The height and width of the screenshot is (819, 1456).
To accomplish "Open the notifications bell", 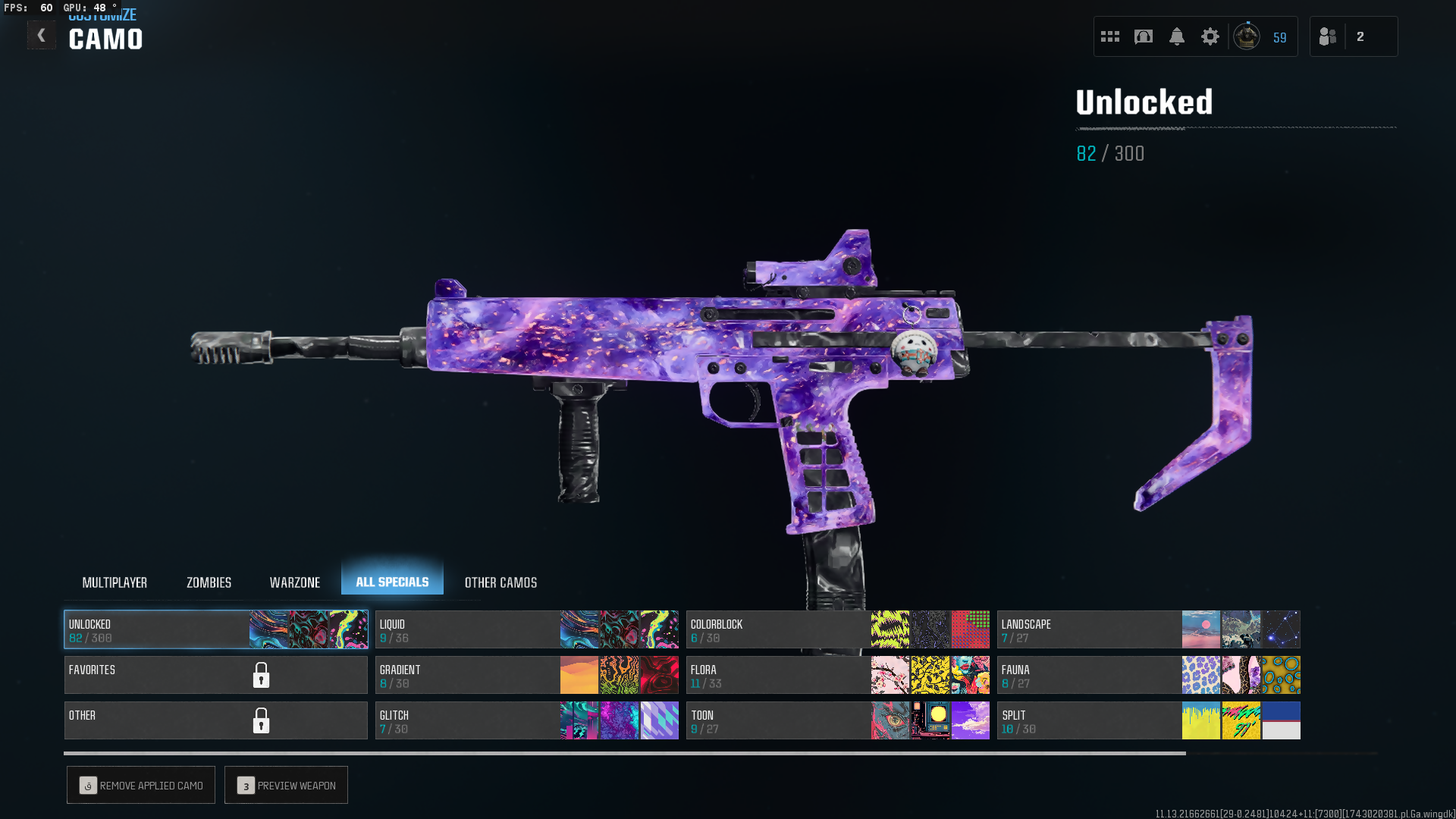I will (x=1177, y=36).
